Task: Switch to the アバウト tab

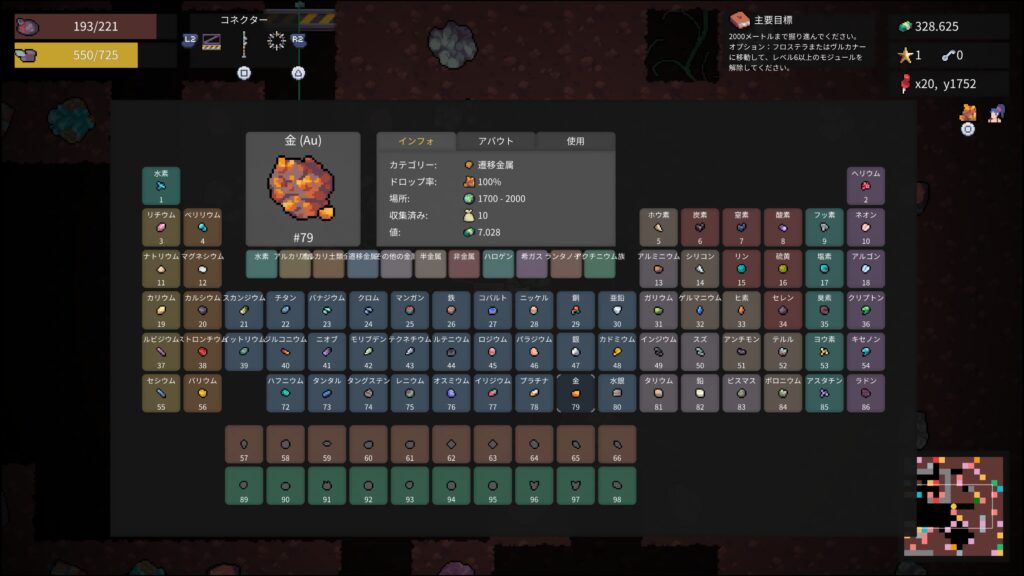Action: 495,141
